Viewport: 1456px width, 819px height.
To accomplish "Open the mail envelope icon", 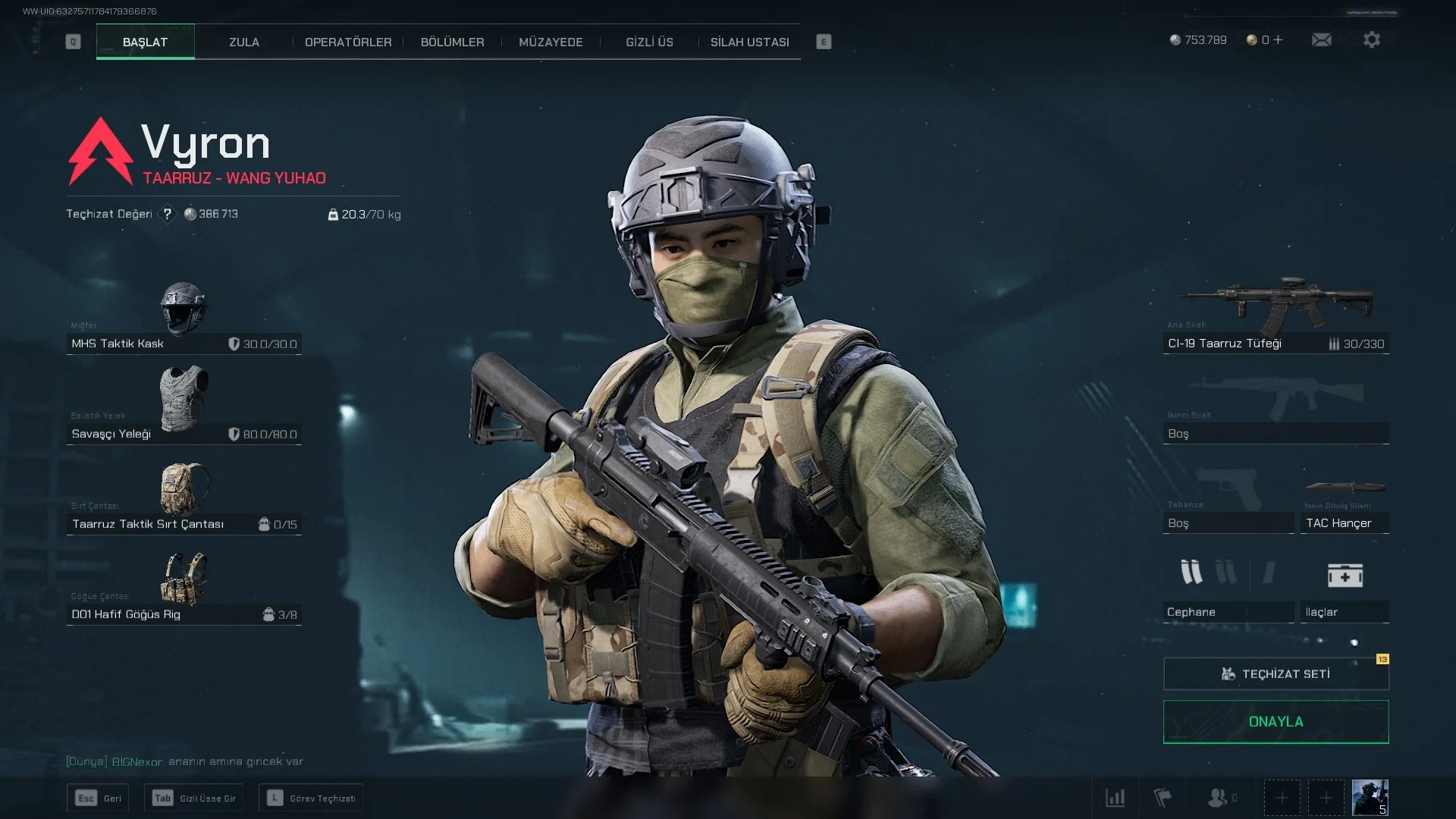I will 1322,40.
